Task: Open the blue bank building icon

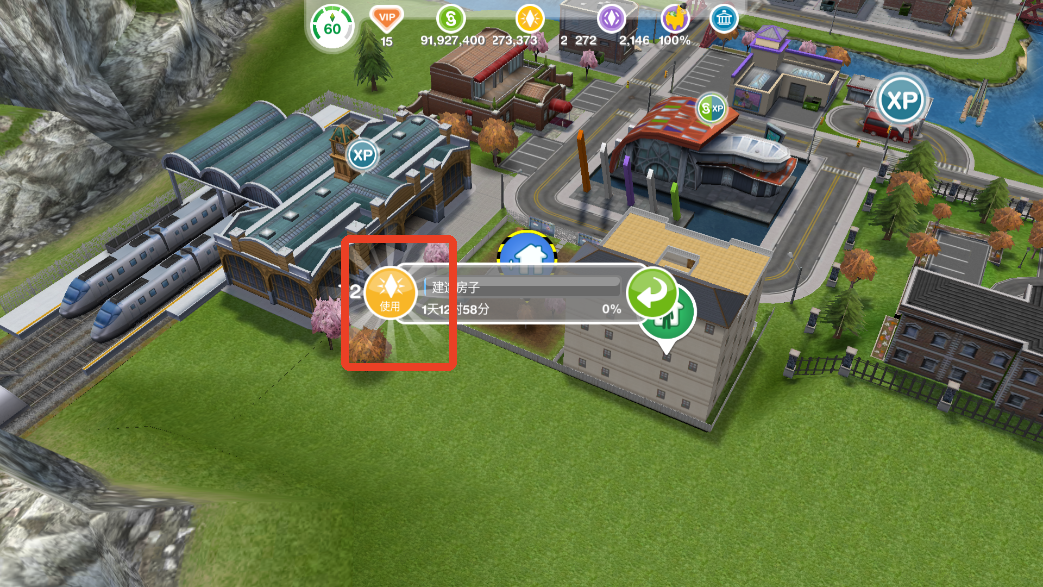Action: (723, 18)
